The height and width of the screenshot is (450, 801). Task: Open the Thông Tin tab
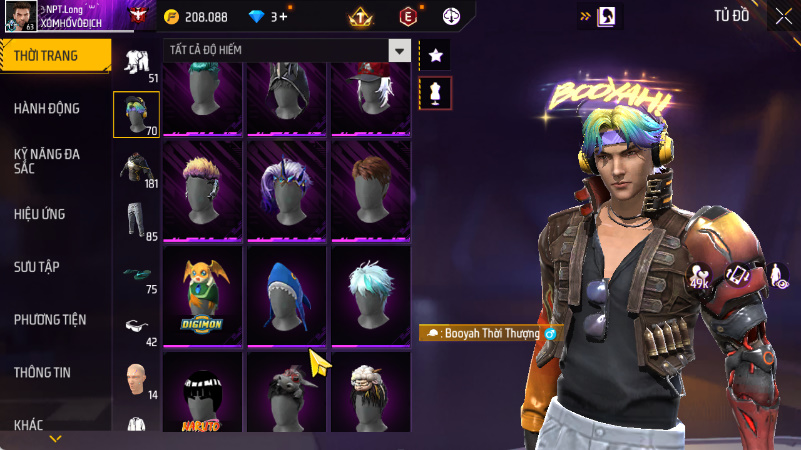pyautogui.click(x=42, y=372)
